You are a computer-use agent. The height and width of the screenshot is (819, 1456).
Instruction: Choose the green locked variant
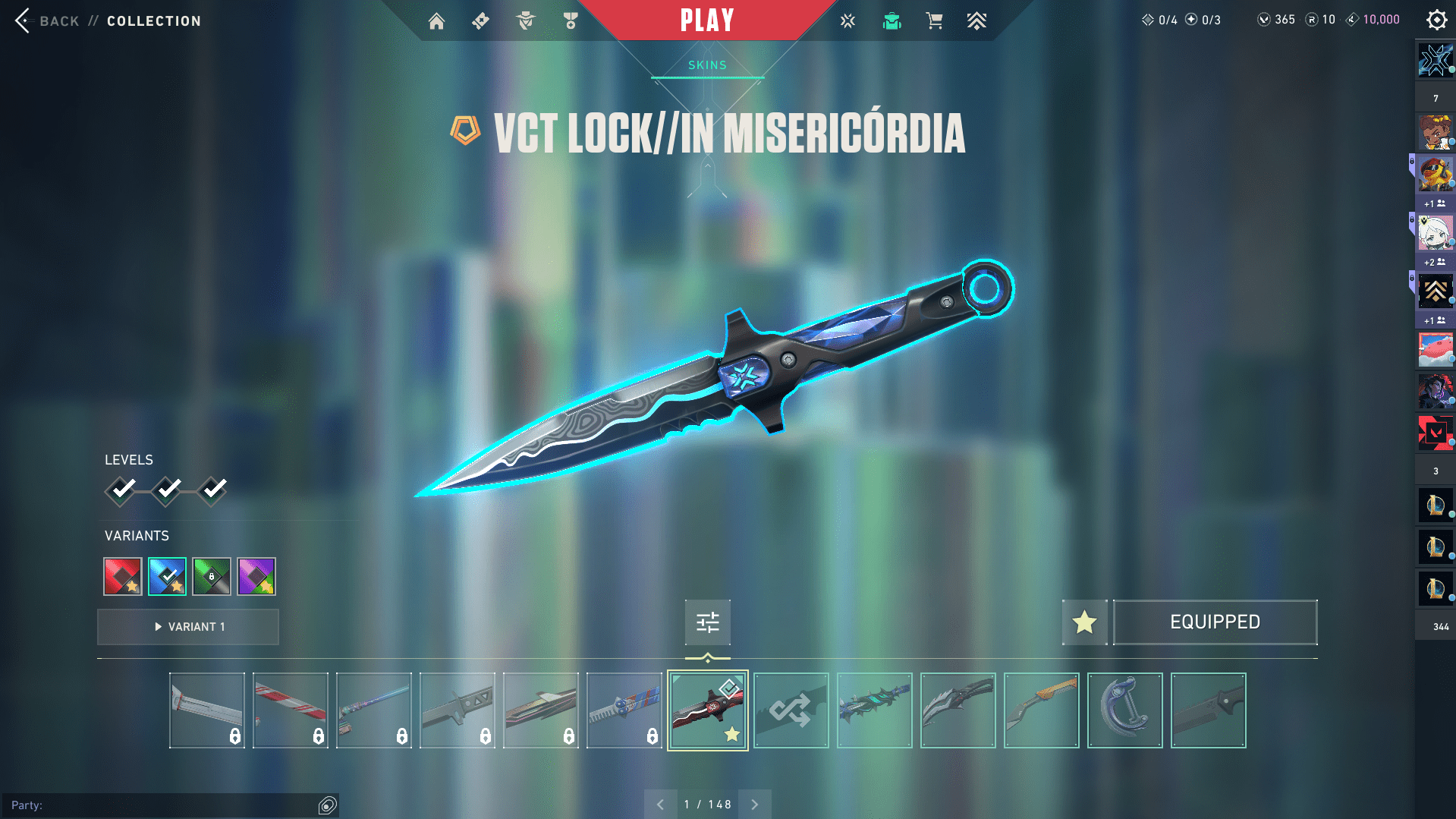212,577
